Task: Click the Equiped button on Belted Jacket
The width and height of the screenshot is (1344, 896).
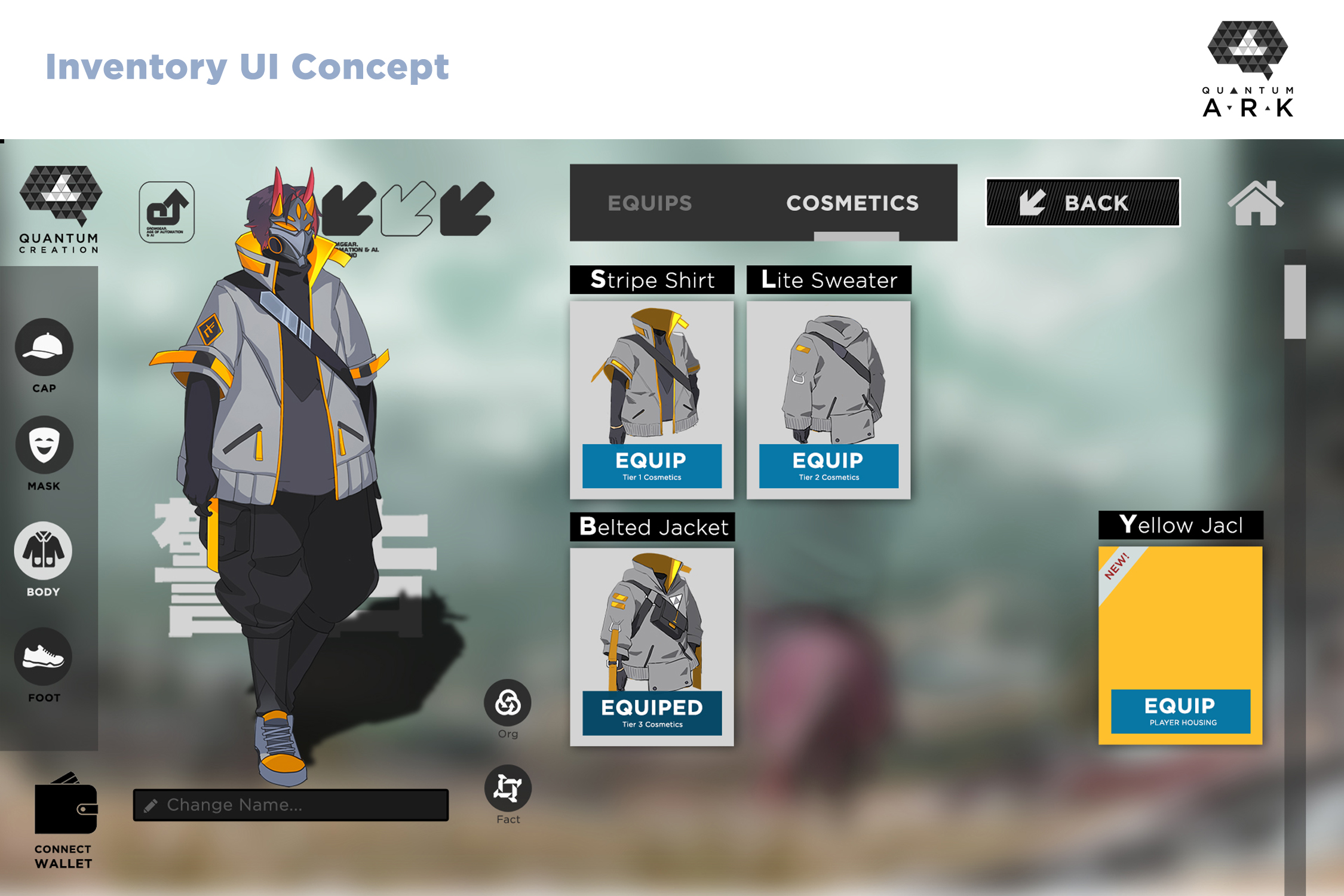Action: (652, 713)
